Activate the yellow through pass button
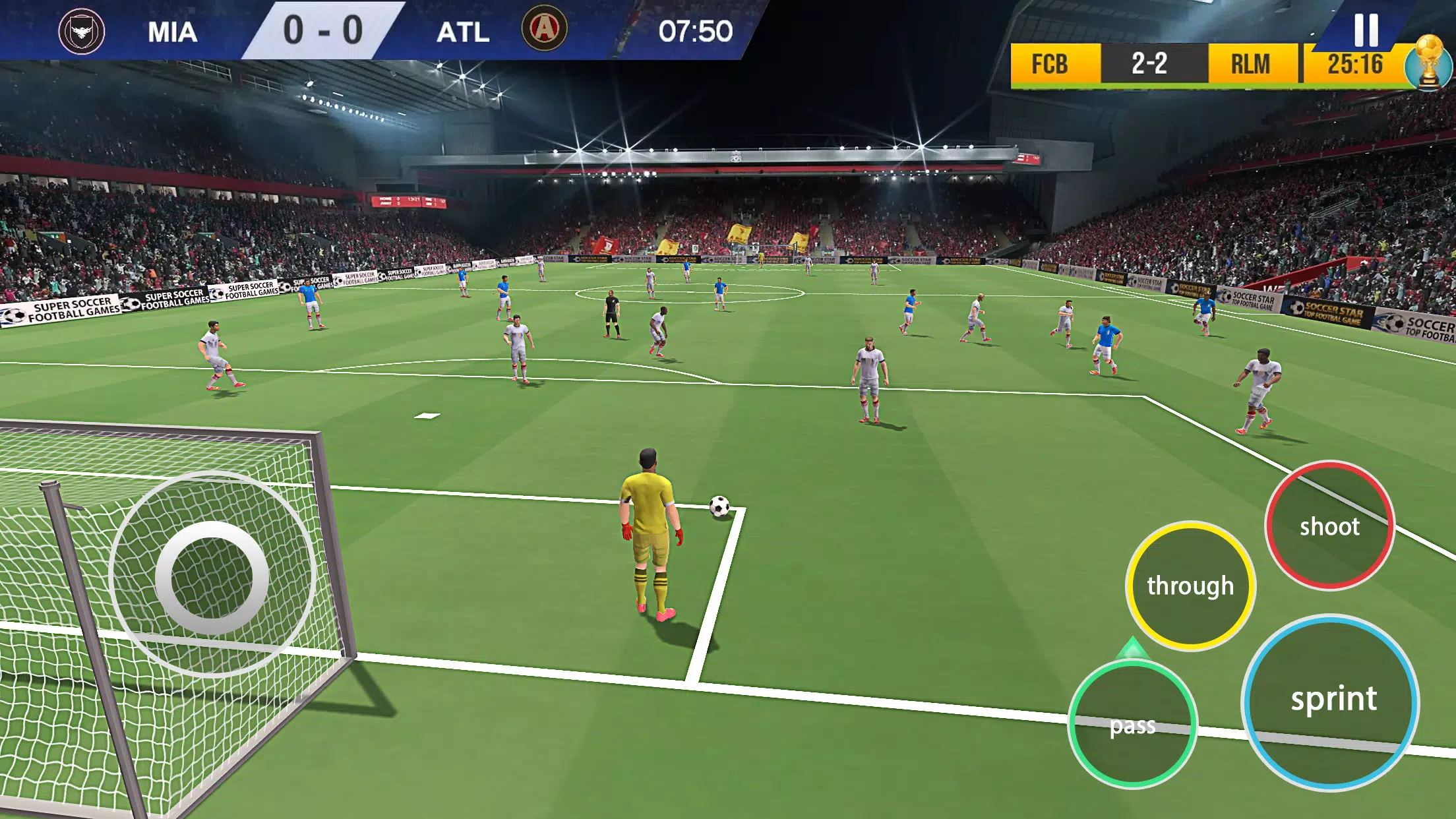The width and height of the screenshot is (1456, 819). (x=1190, y=586)
